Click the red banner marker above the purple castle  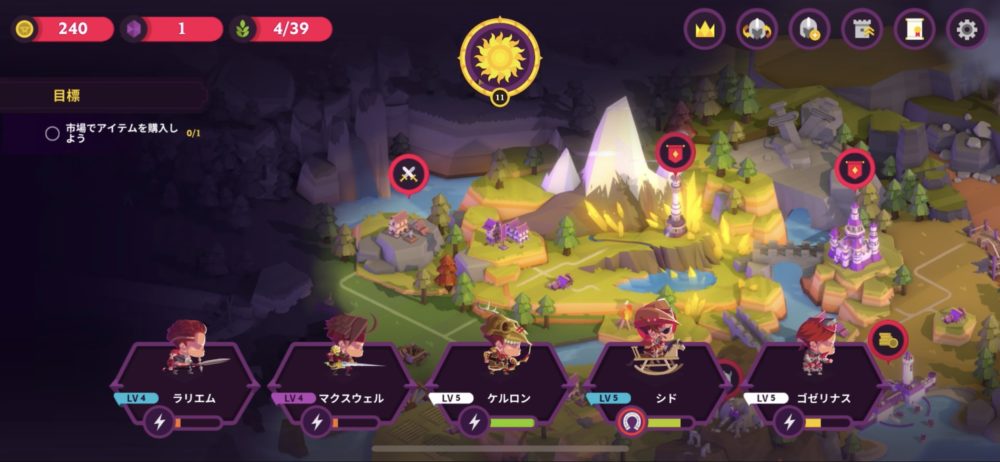pos(854,168)
